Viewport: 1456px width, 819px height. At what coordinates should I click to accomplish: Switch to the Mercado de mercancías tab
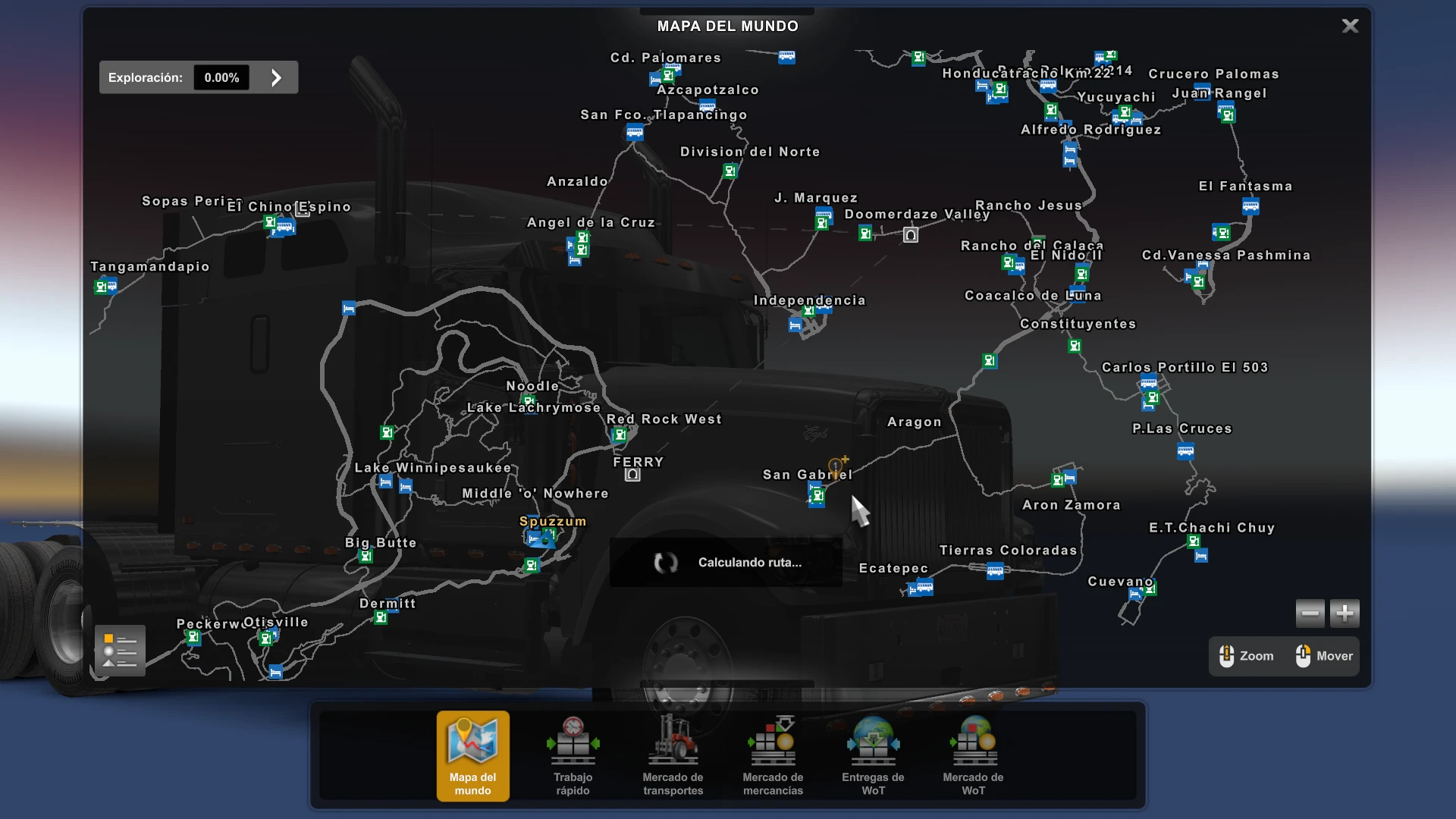point(772,756)
